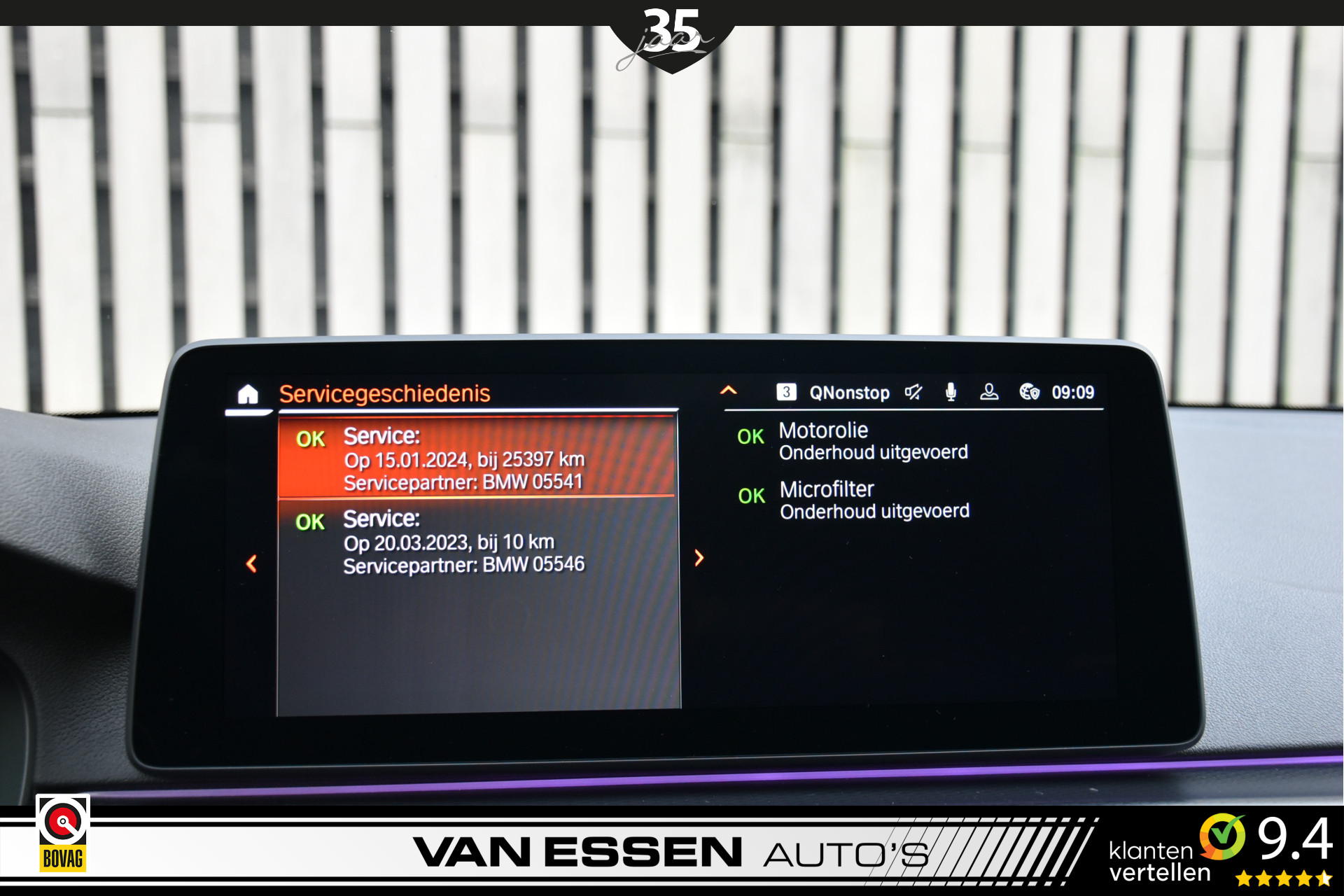Expand the status bar up chevron

729,391
